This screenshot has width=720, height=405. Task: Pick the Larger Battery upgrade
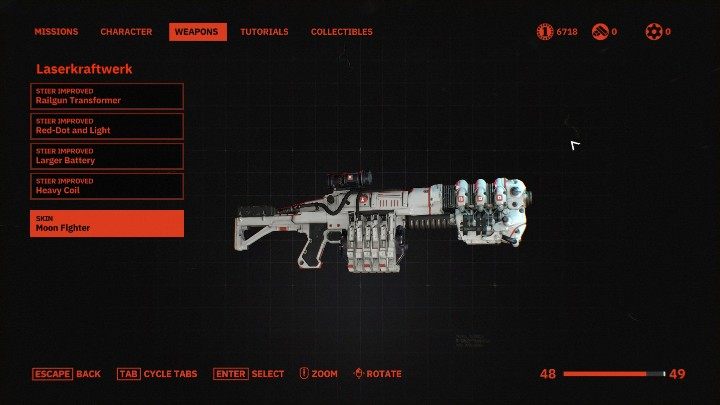[x=107, y=156]
